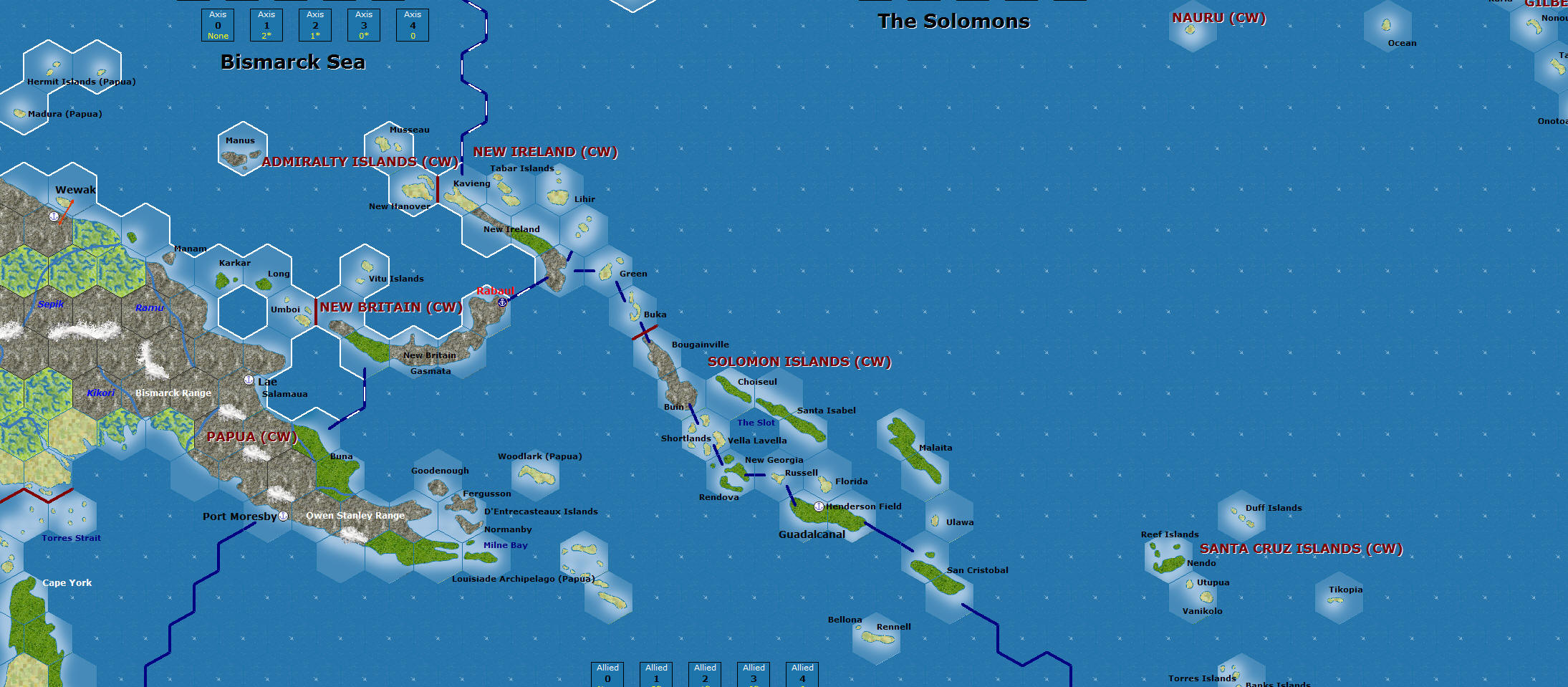Image resolution: width=1568 pixels, height=687 pixels.
Task: Click the Allied 0 counter at bottom
Action: coord(607,673)
